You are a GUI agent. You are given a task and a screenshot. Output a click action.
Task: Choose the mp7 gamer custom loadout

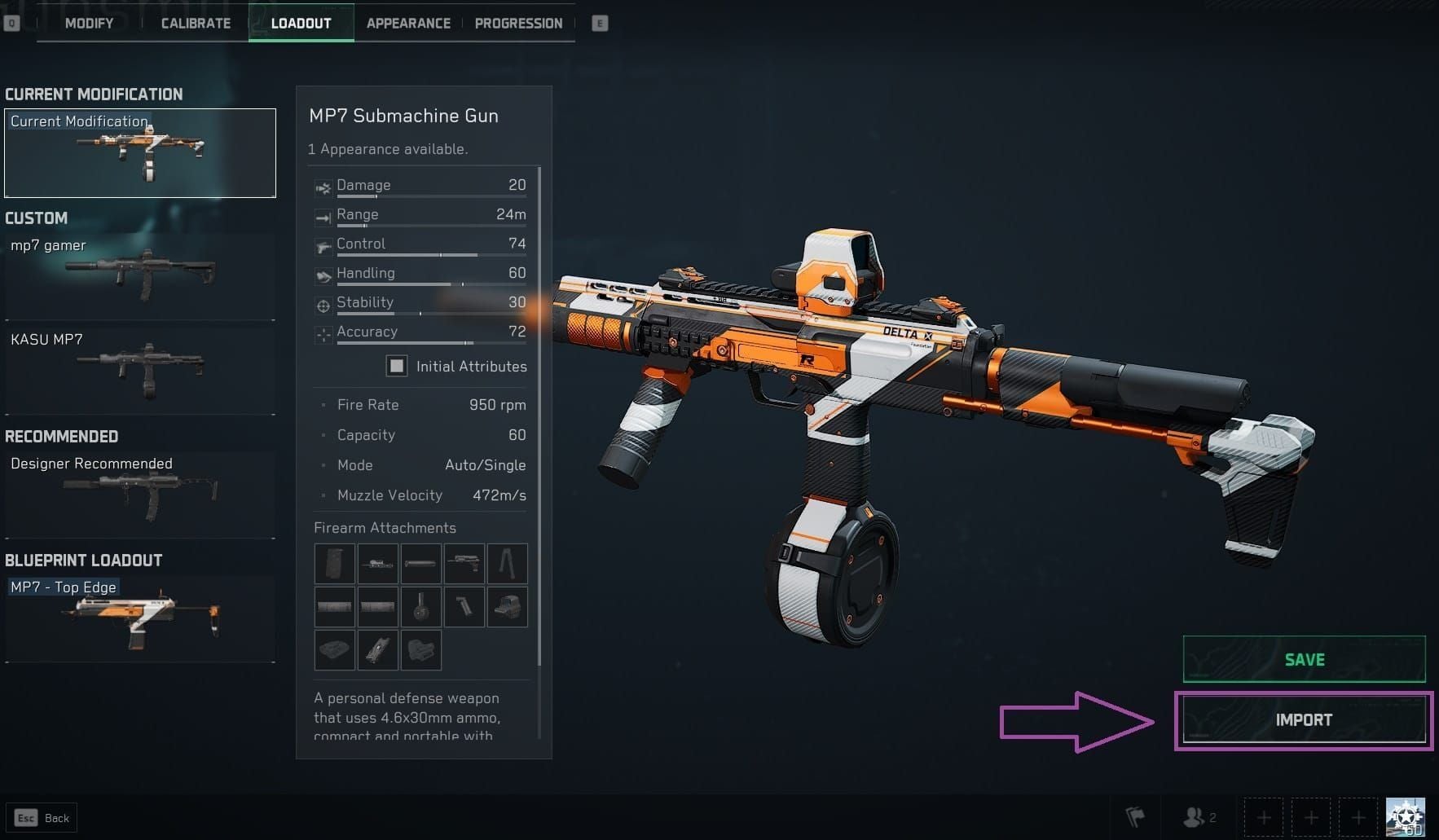140,275
